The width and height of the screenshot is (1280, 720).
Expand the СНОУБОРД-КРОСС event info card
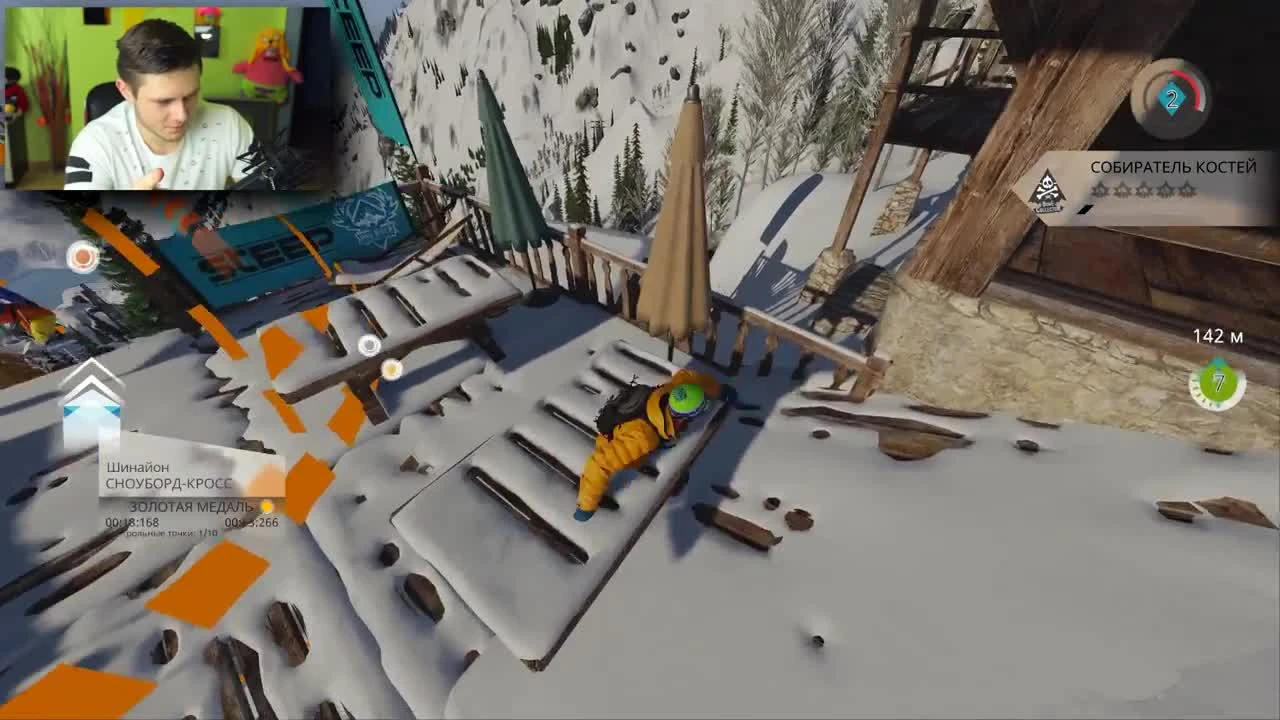[x=170, y=481]
